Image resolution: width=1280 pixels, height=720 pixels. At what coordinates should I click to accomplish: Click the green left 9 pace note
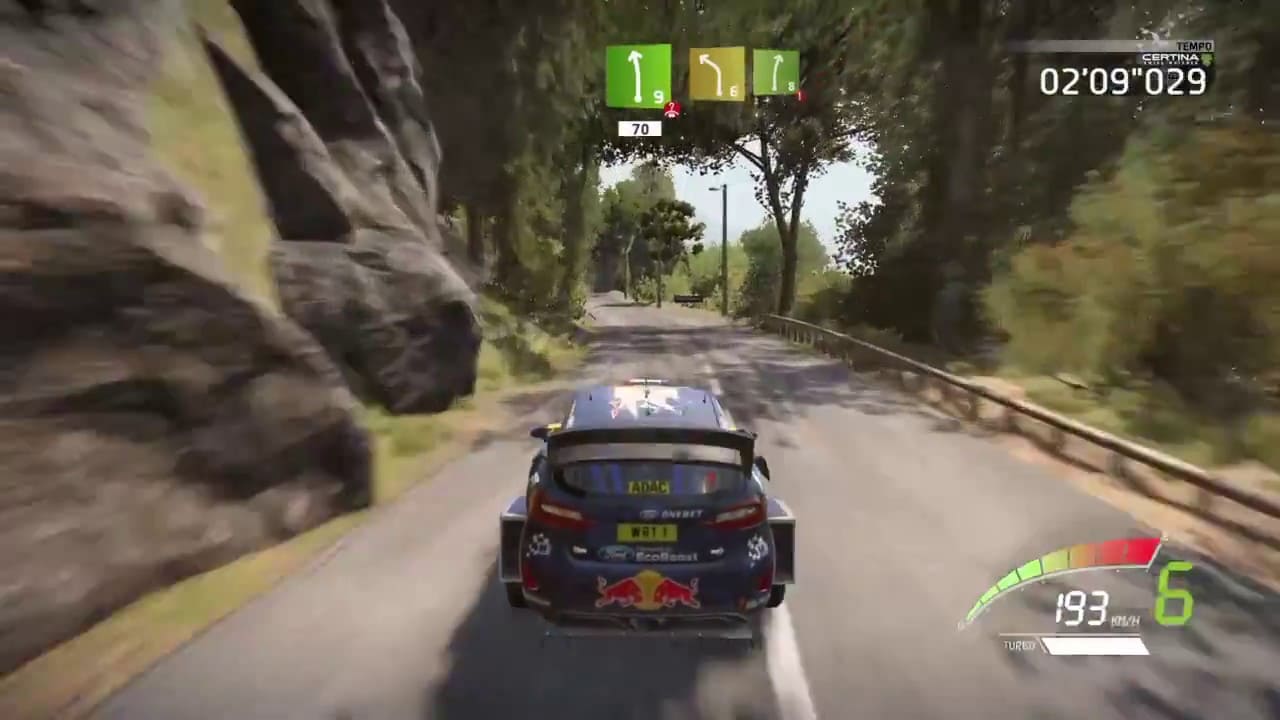click(x=638, y=75)
